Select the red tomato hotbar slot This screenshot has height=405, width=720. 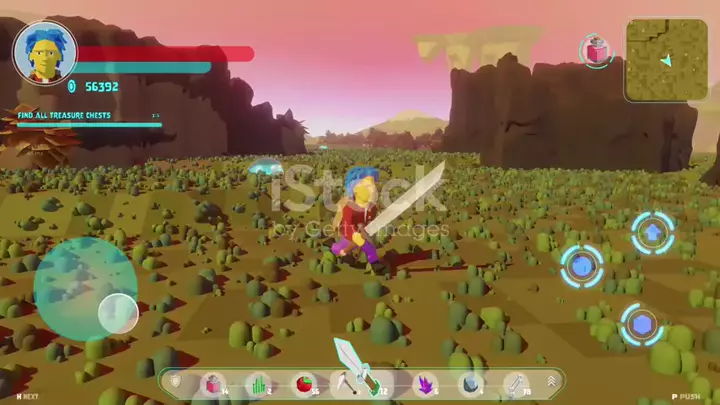(304, 383)
